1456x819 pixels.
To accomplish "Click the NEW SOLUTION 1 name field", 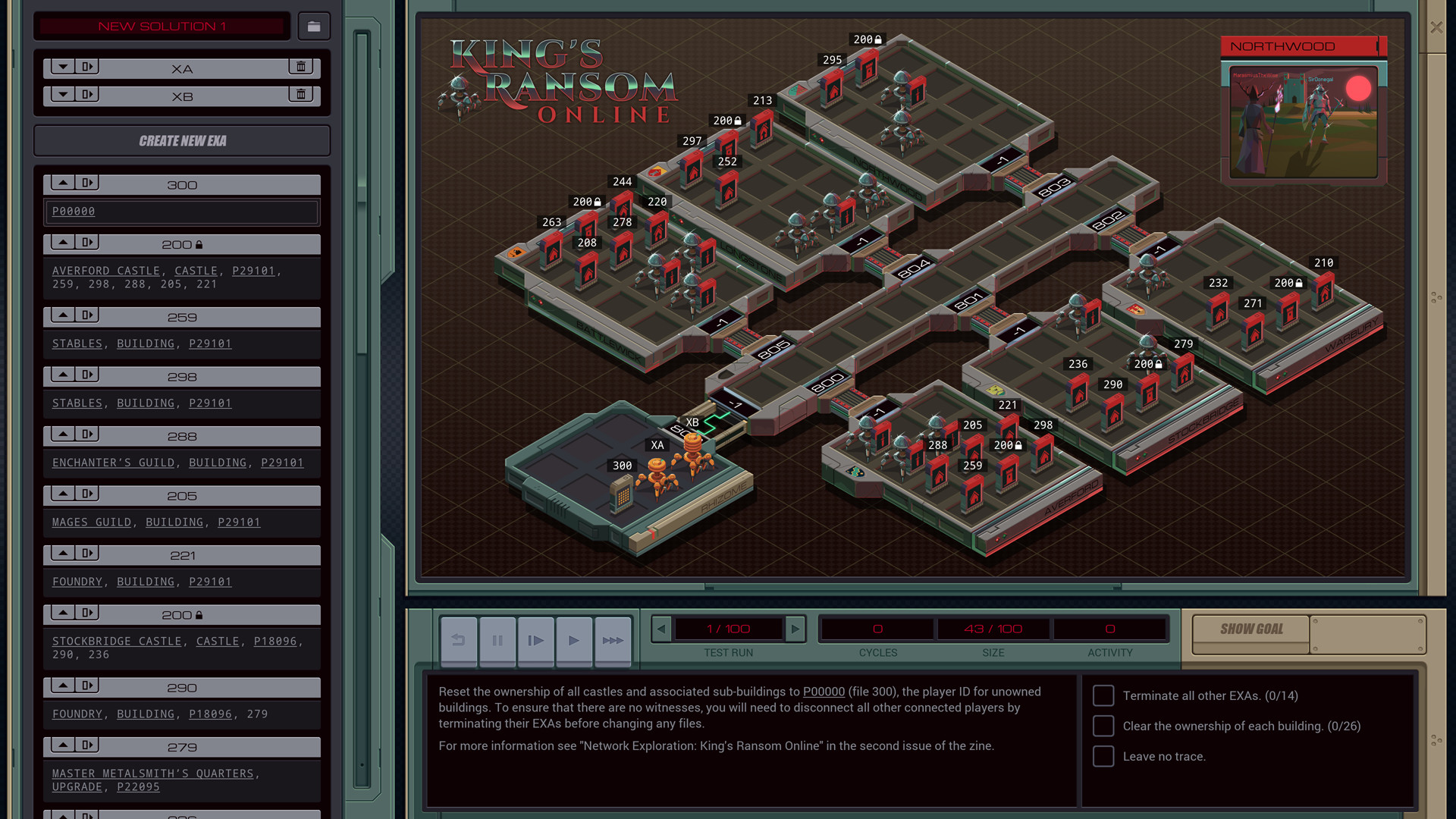I will click(162, 26).
